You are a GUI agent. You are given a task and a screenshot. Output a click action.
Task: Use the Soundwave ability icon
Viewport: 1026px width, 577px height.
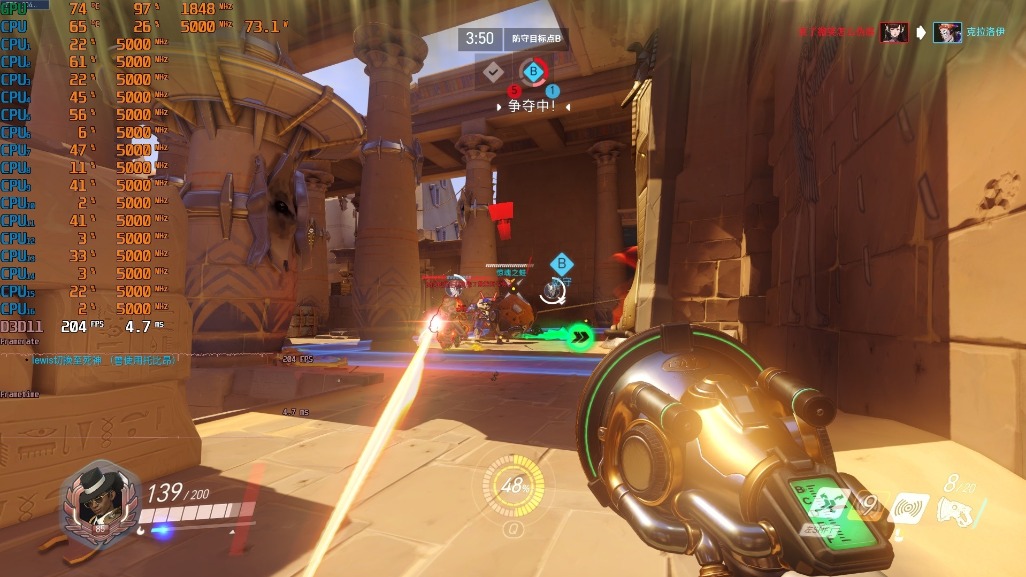(x=909, y=508)
